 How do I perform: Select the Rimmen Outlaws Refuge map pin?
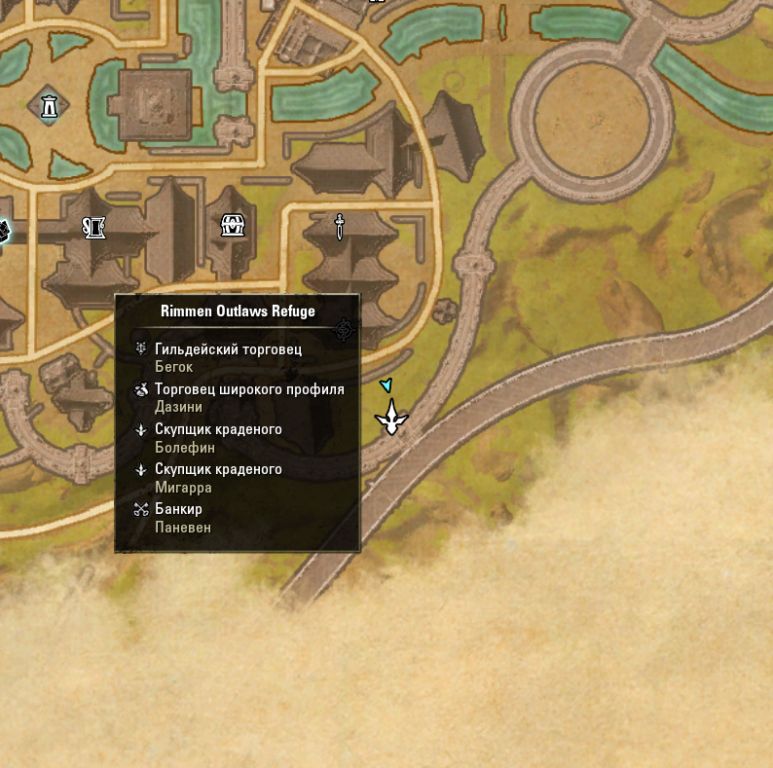pyautogui.click(x=344, y=329)
